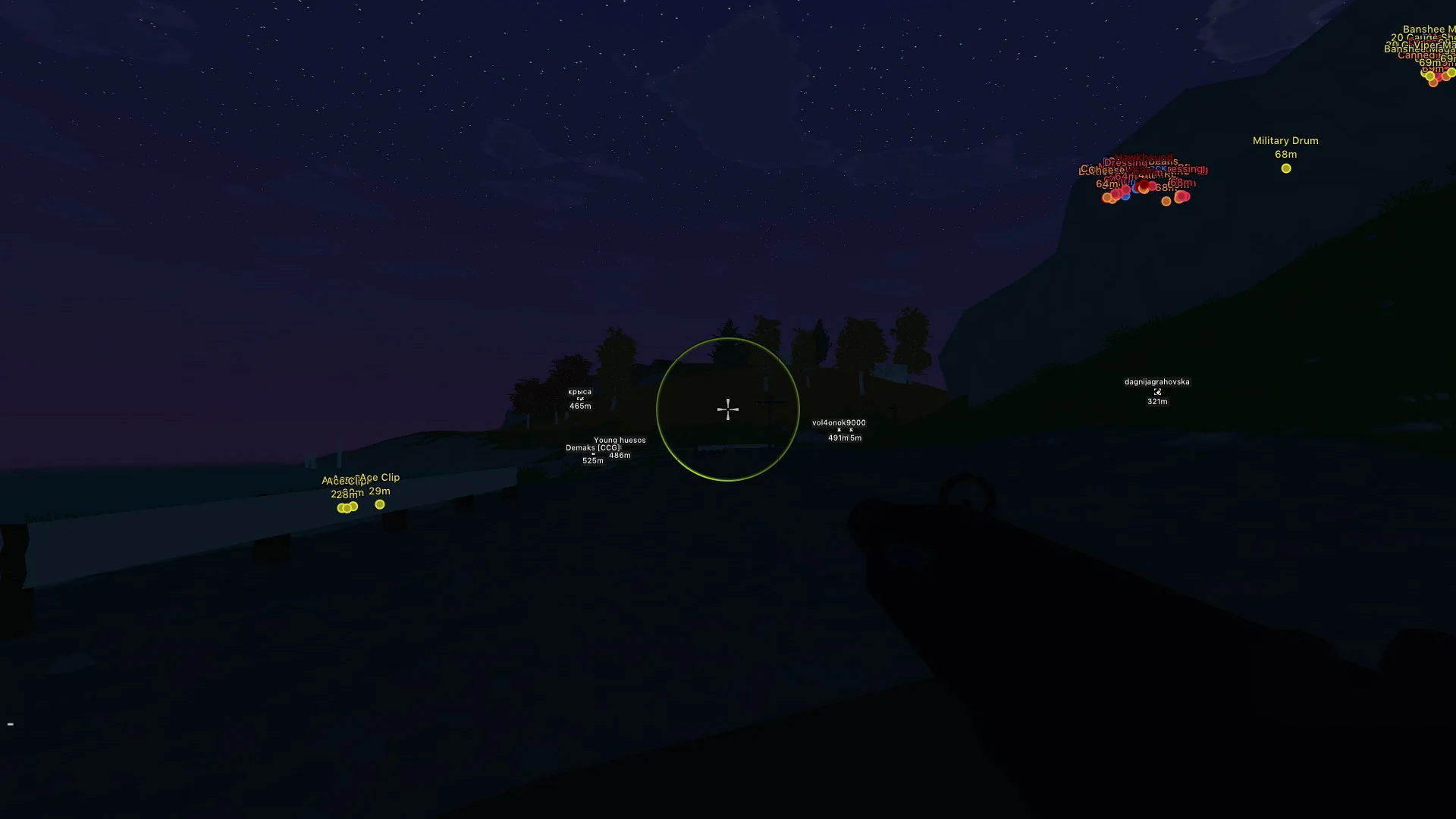
Task: Select the Ace Clip 228m marker cluster
Action: coord(346,507)
